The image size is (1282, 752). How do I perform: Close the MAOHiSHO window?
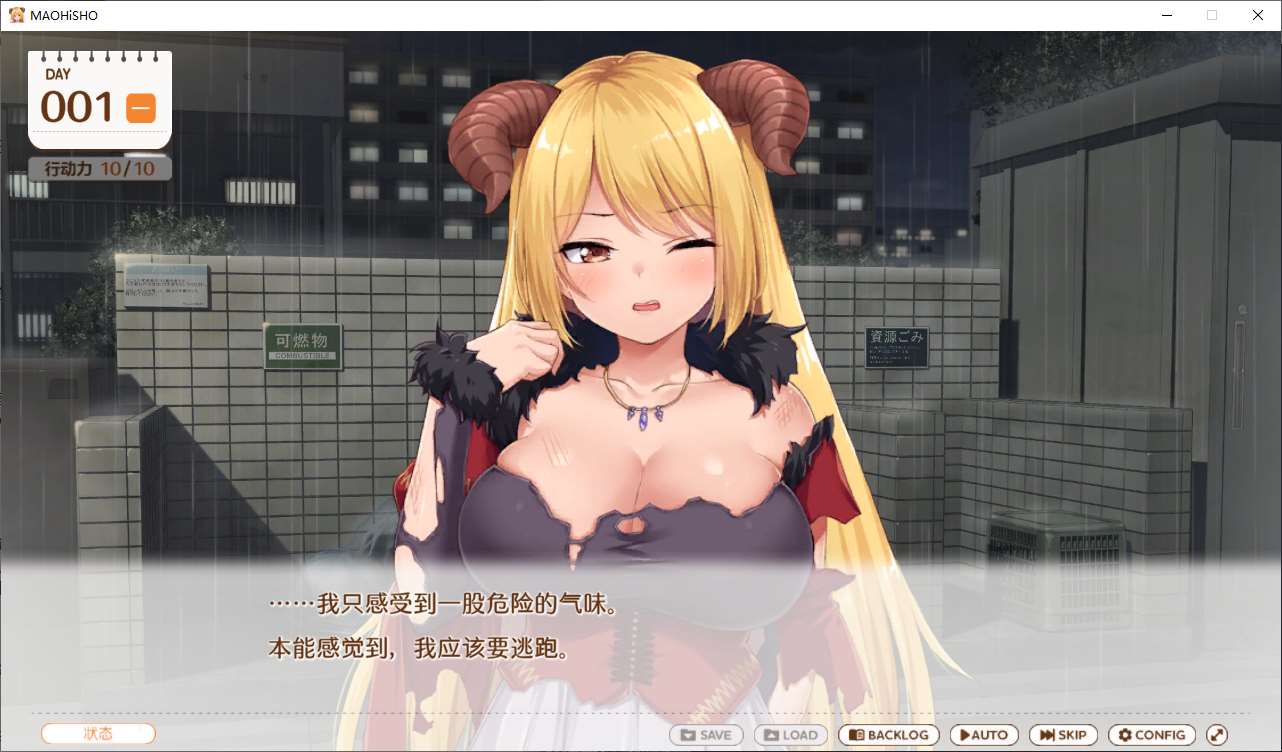(1257, 15)
